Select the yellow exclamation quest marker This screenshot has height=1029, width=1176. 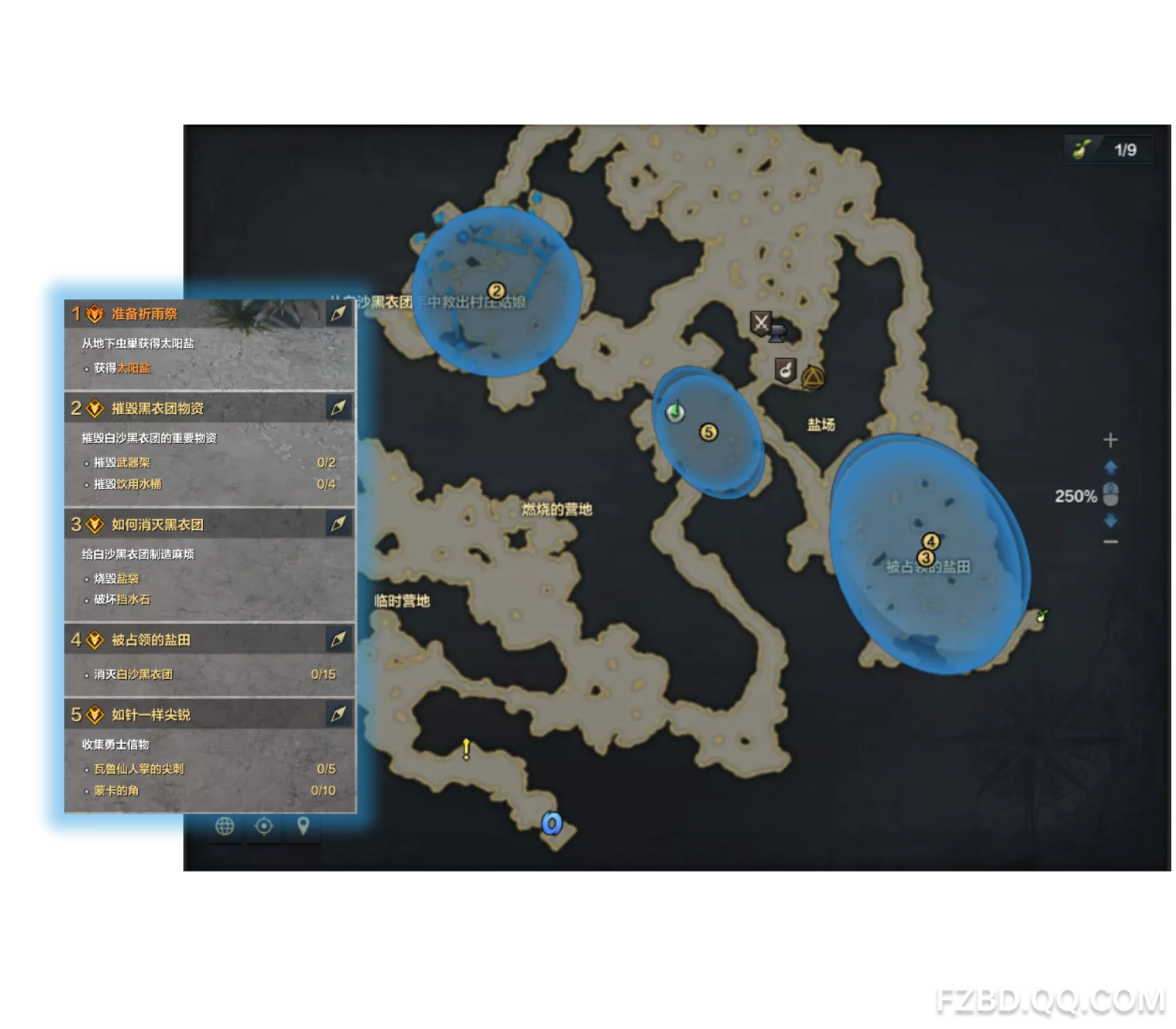pos(466,749)
